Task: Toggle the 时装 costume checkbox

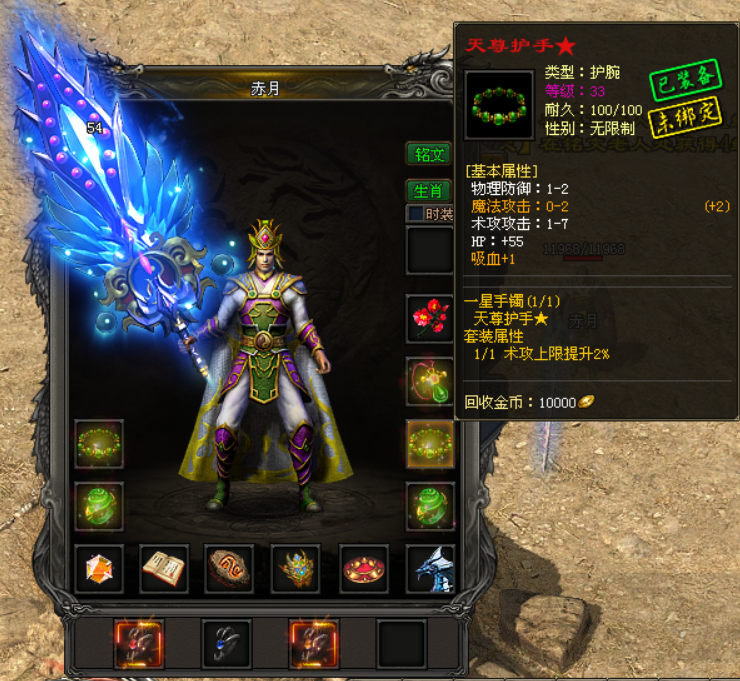Action: 415,214
